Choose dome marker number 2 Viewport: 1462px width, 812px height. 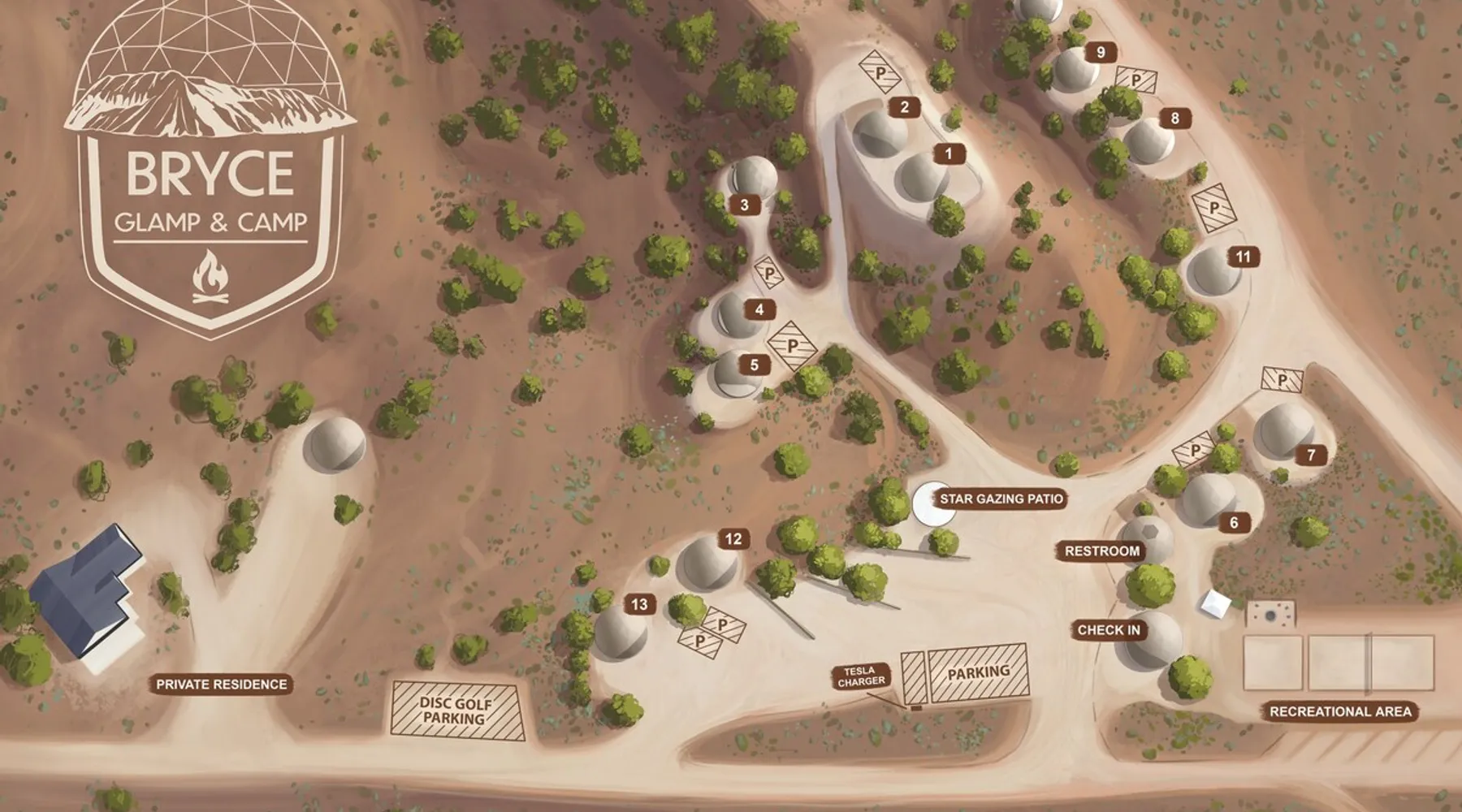[904, 106]
